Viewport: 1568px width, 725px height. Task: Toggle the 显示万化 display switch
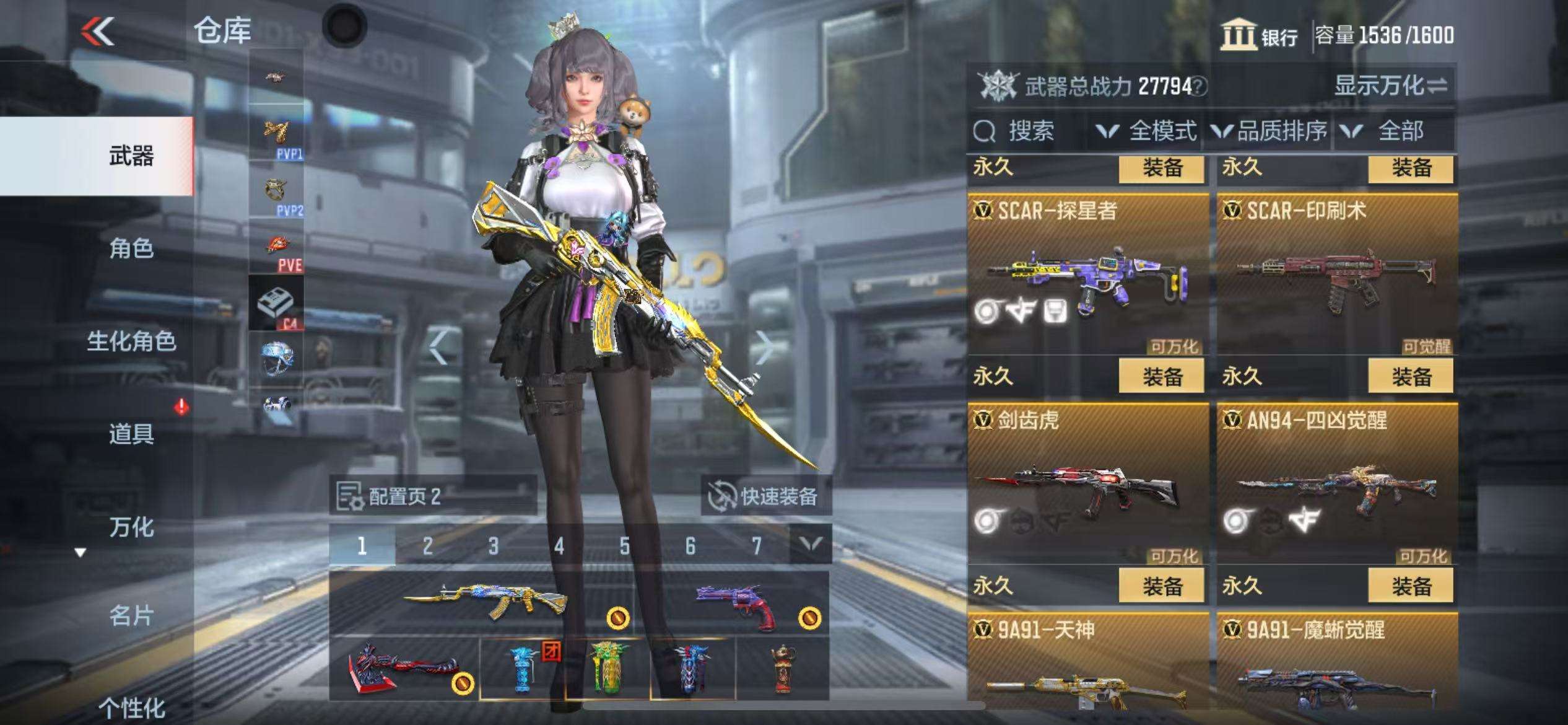coord(1390,86)
